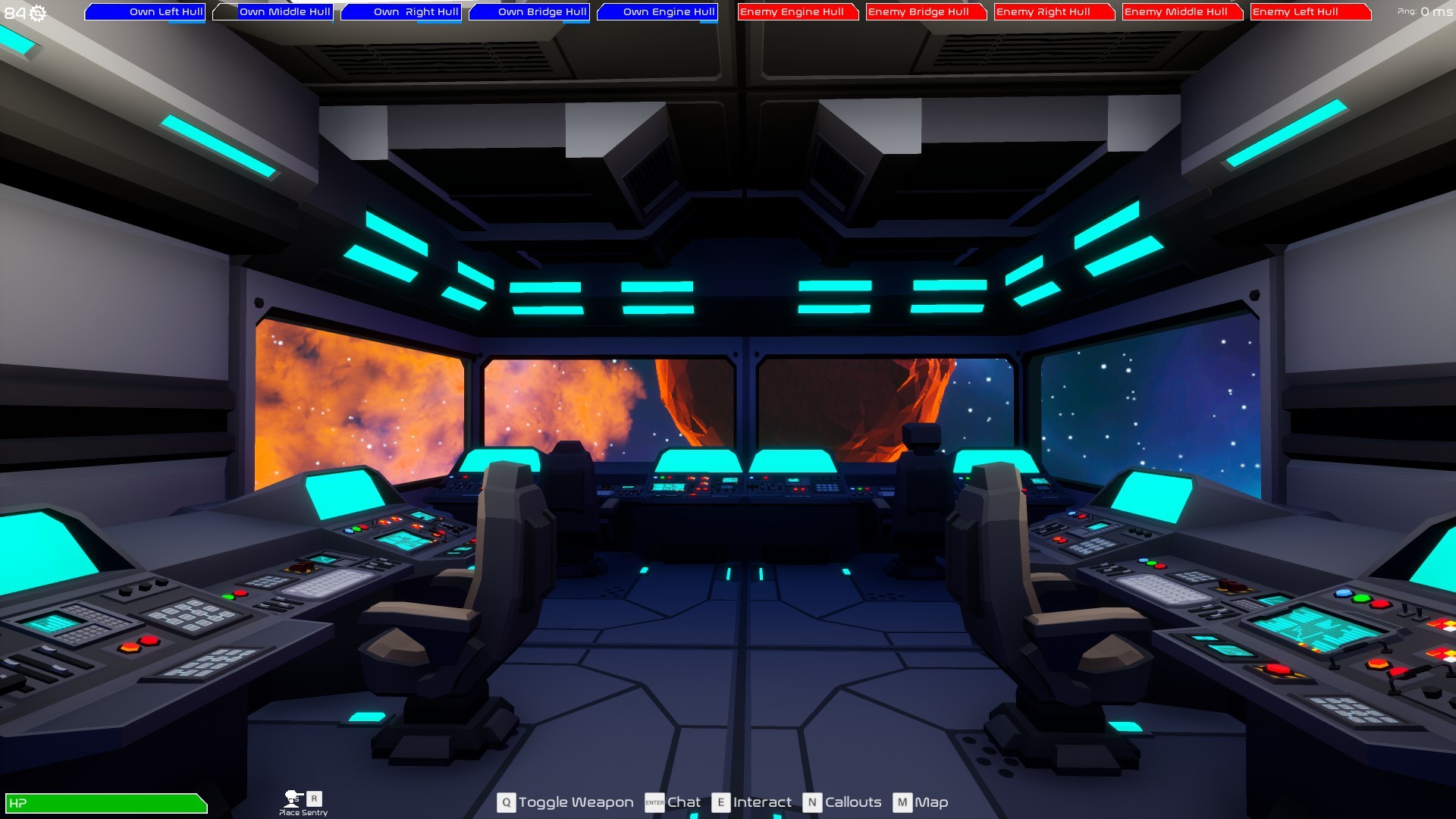Open the Chat function
Screen dimensions: 1456x819
coord(683,802)
